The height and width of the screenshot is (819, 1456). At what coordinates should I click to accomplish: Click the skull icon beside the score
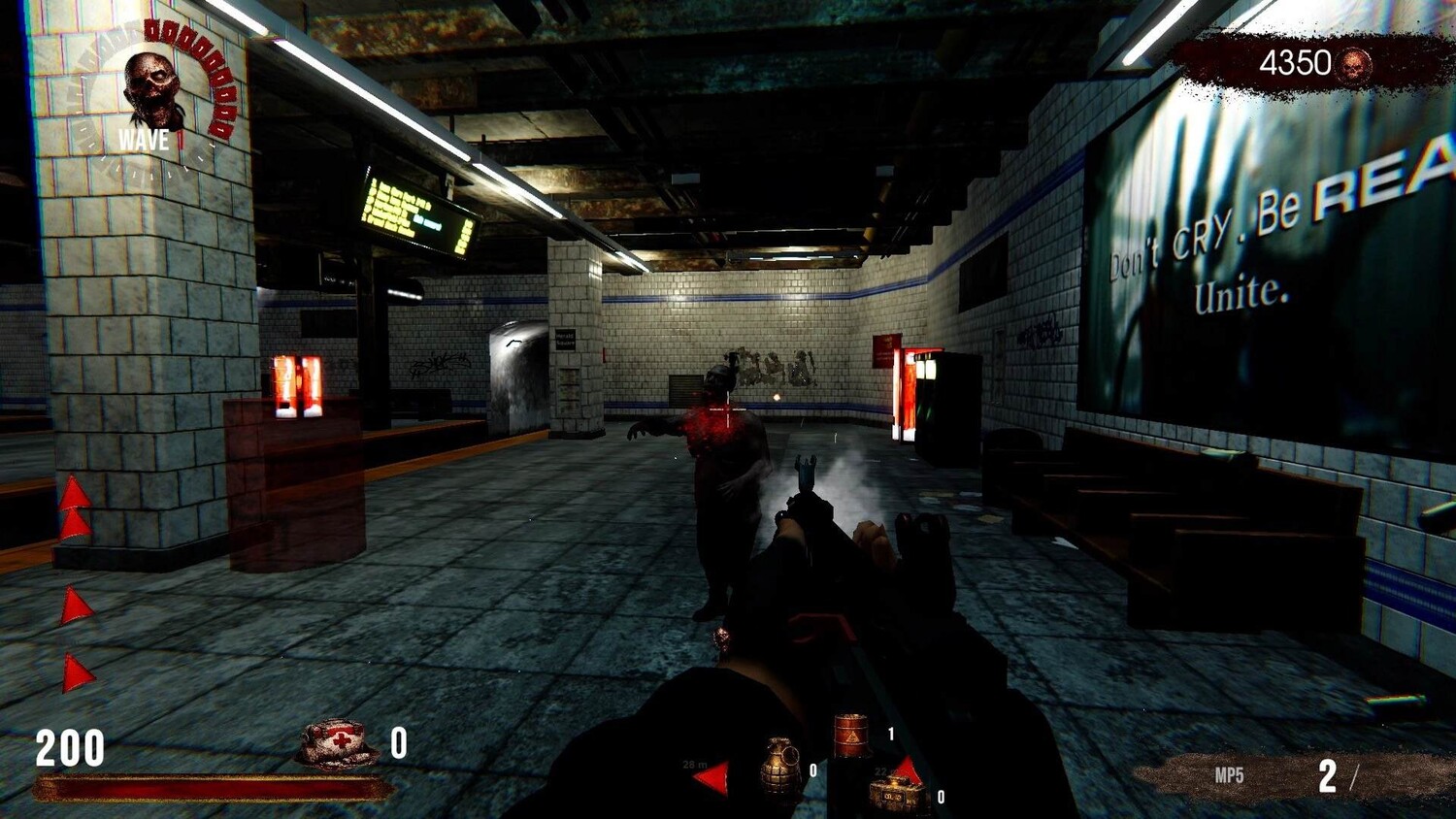pyautogui.click(x=1353, y=65)
